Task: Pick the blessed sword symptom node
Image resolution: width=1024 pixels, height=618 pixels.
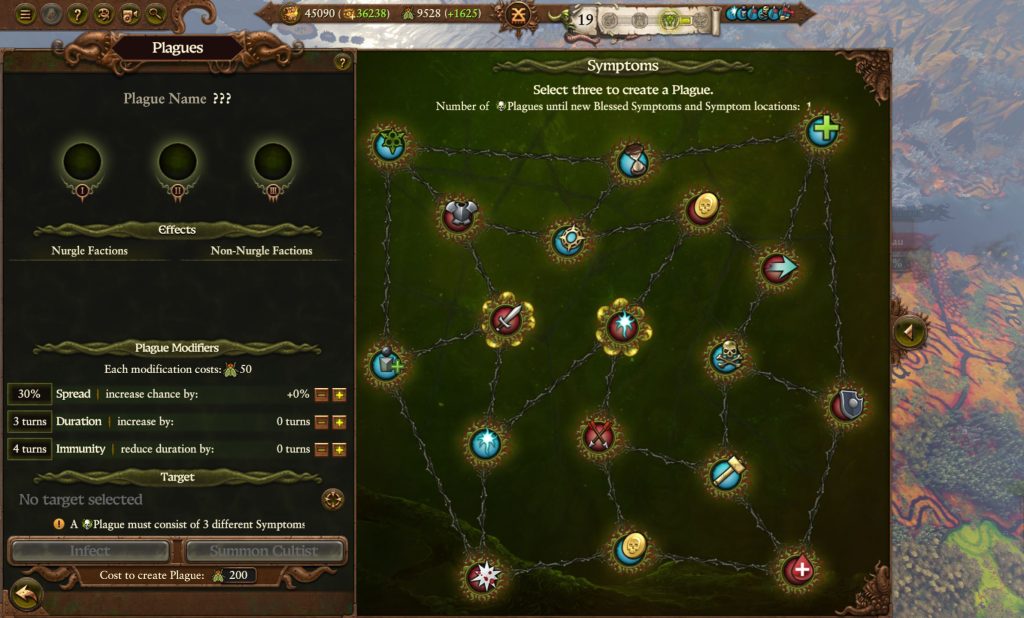Action: click(507, 320)
